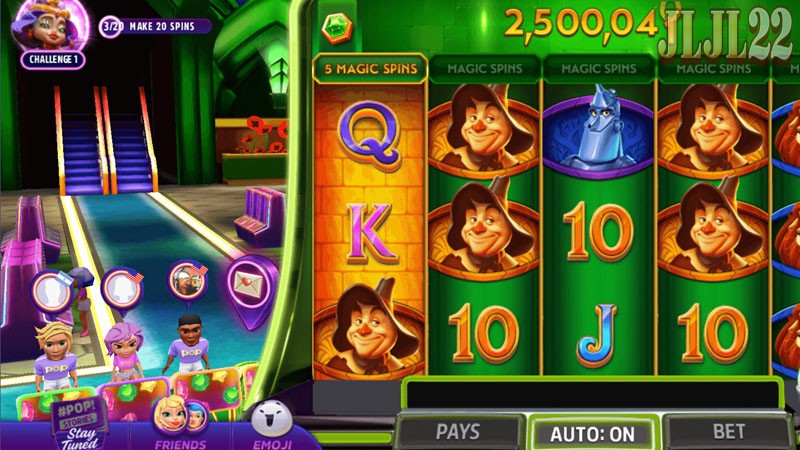
Task: View the Make 20 Spins challenge tracker
Action: (157, 25)
